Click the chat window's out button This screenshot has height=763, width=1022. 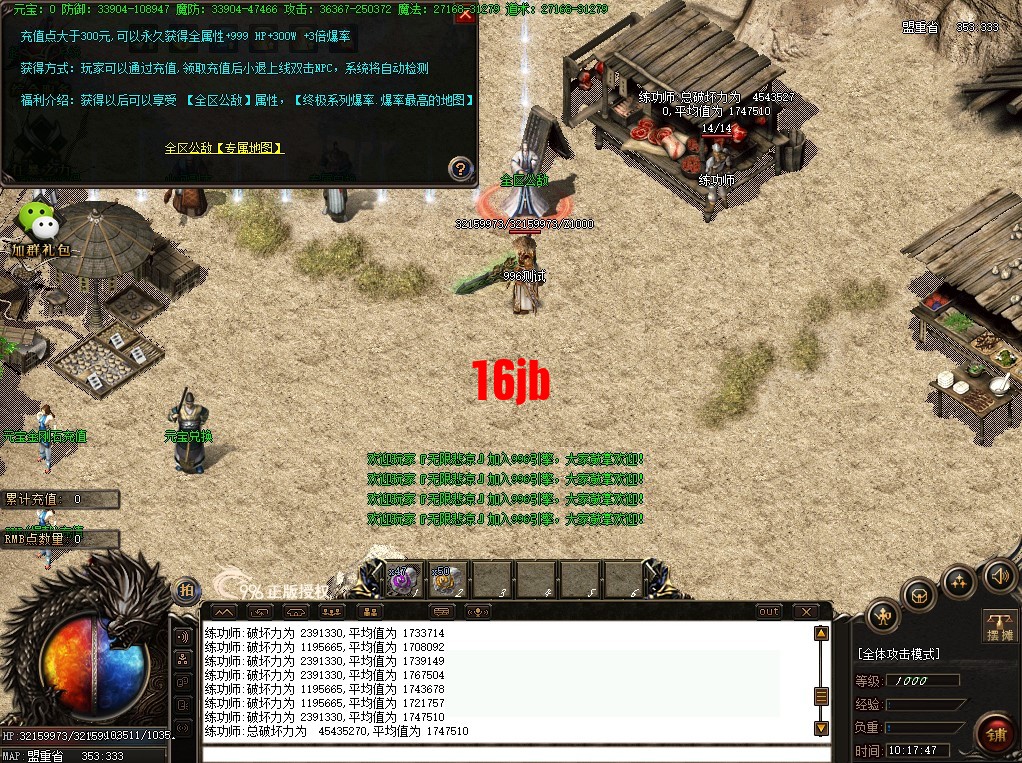(769, 611)
